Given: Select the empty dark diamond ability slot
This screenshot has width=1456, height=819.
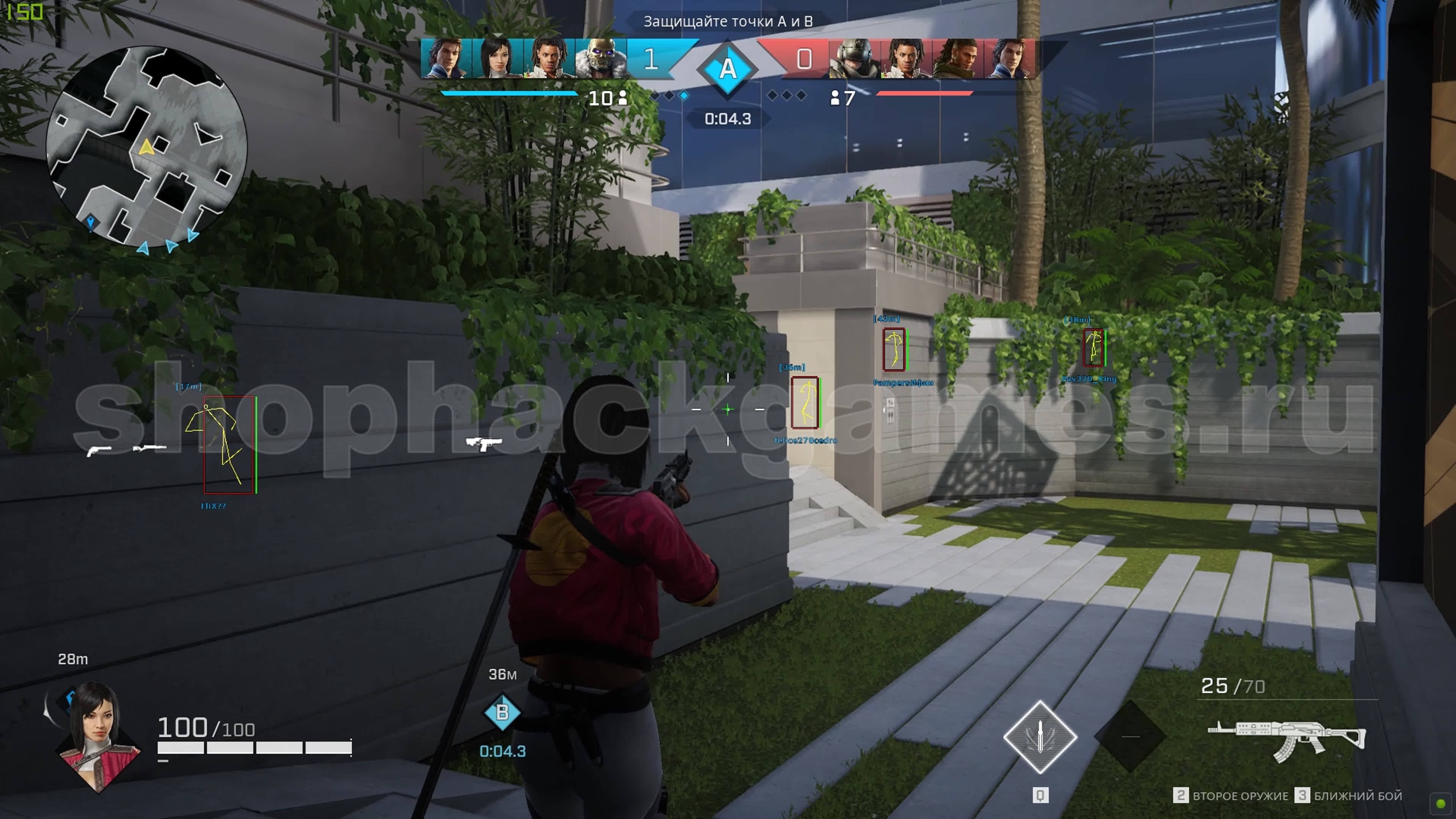Looking at the screenshot, I should pos(1130,736).
